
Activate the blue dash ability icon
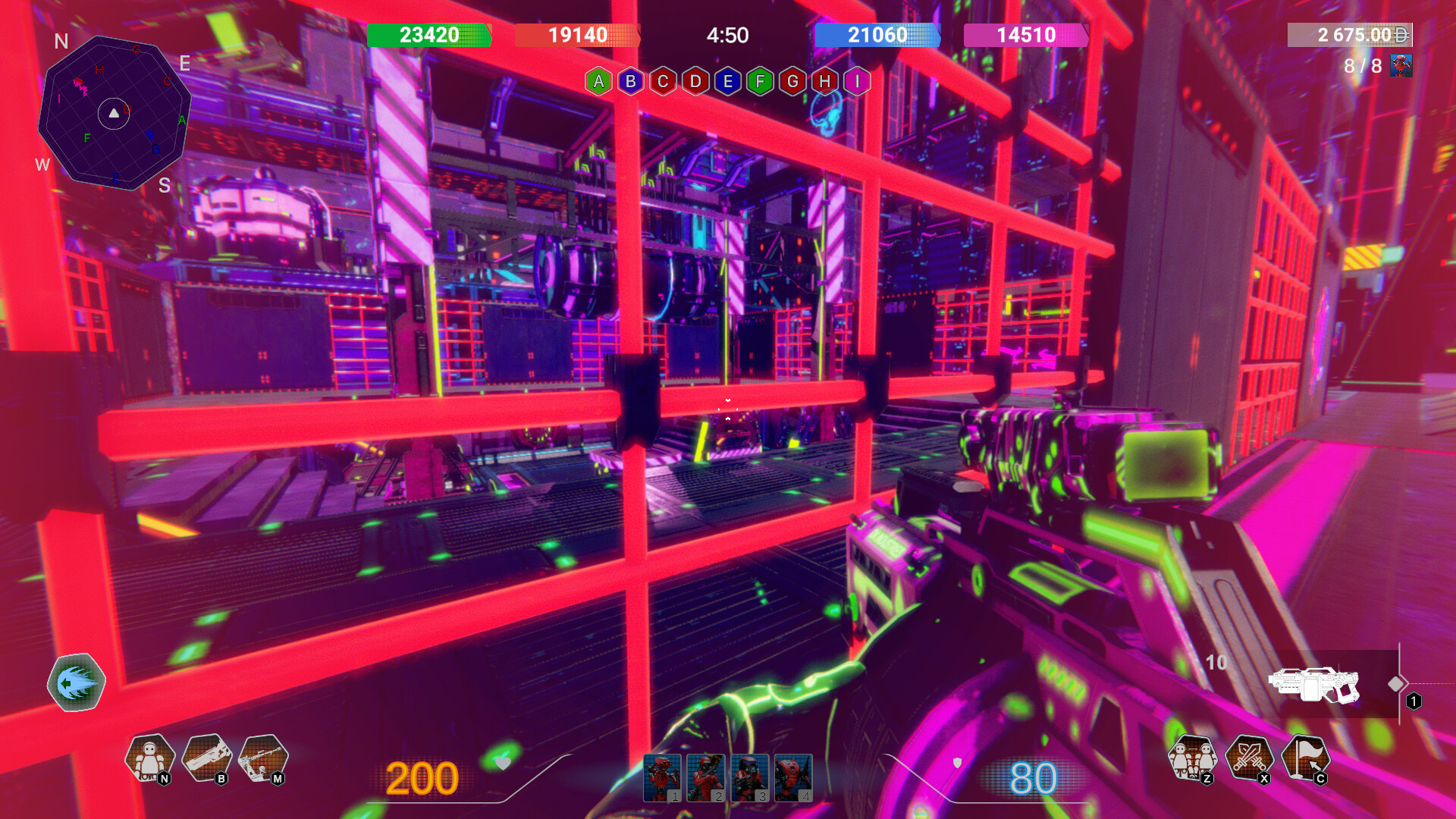pos(77,682)
